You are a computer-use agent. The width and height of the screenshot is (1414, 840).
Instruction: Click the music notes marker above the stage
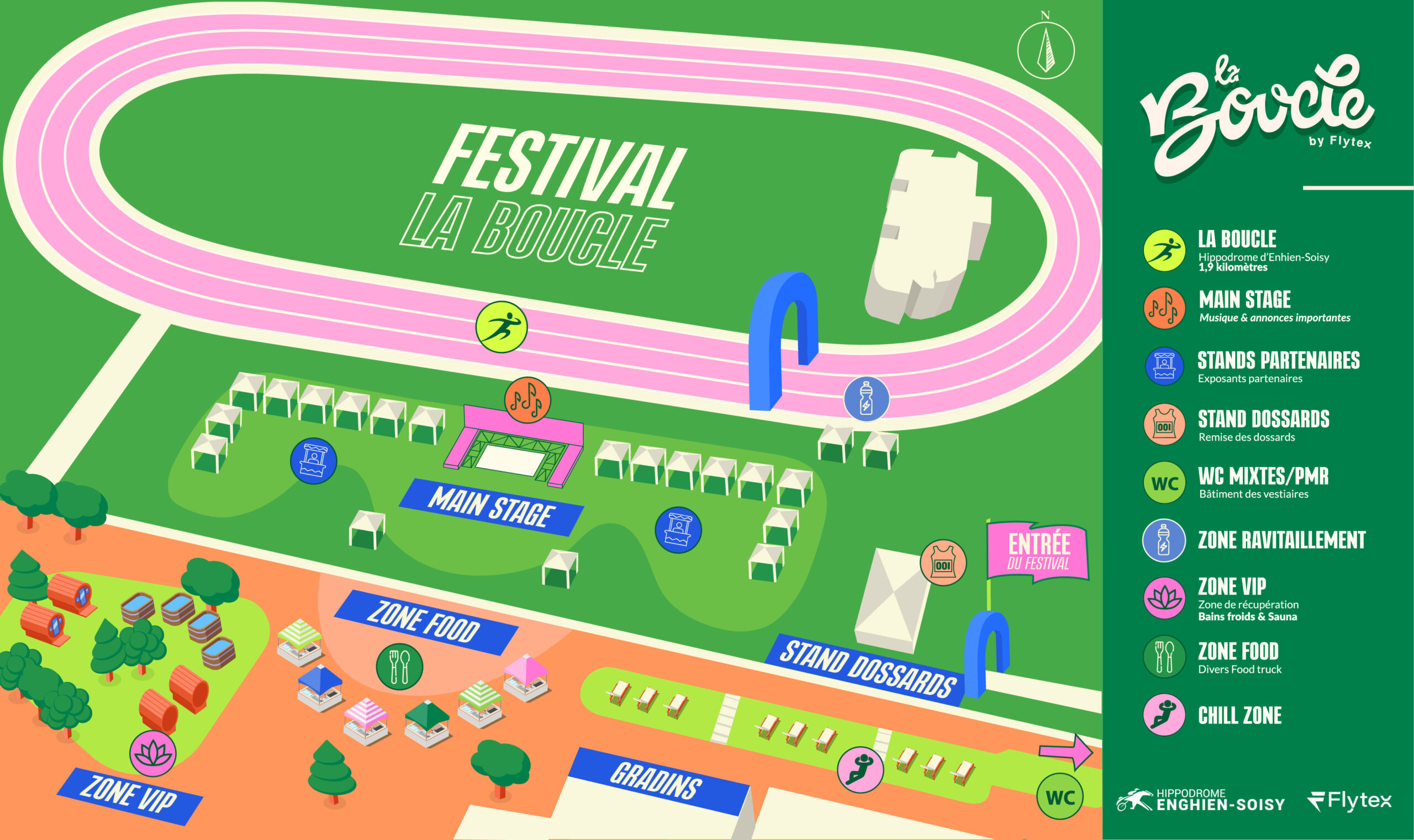[527, 400]
